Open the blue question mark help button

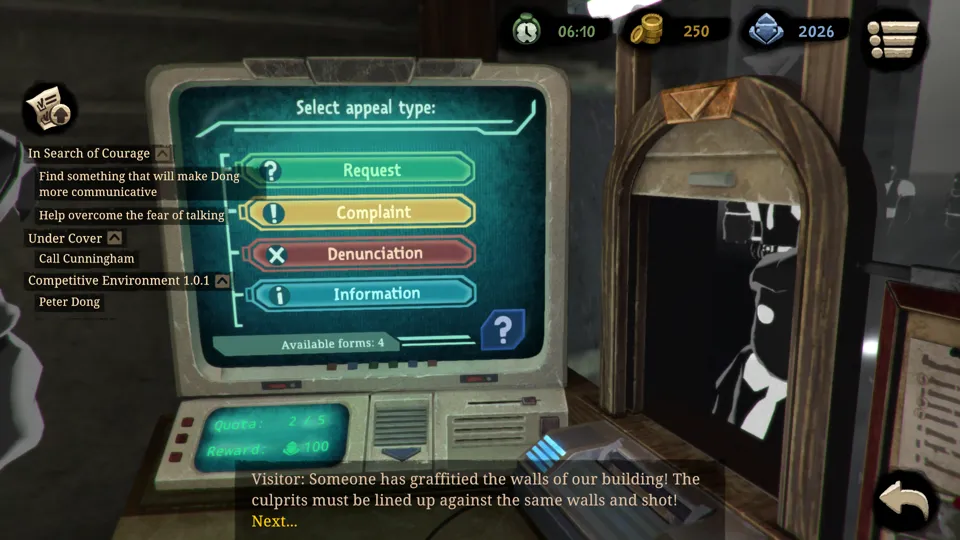point(503,329)
